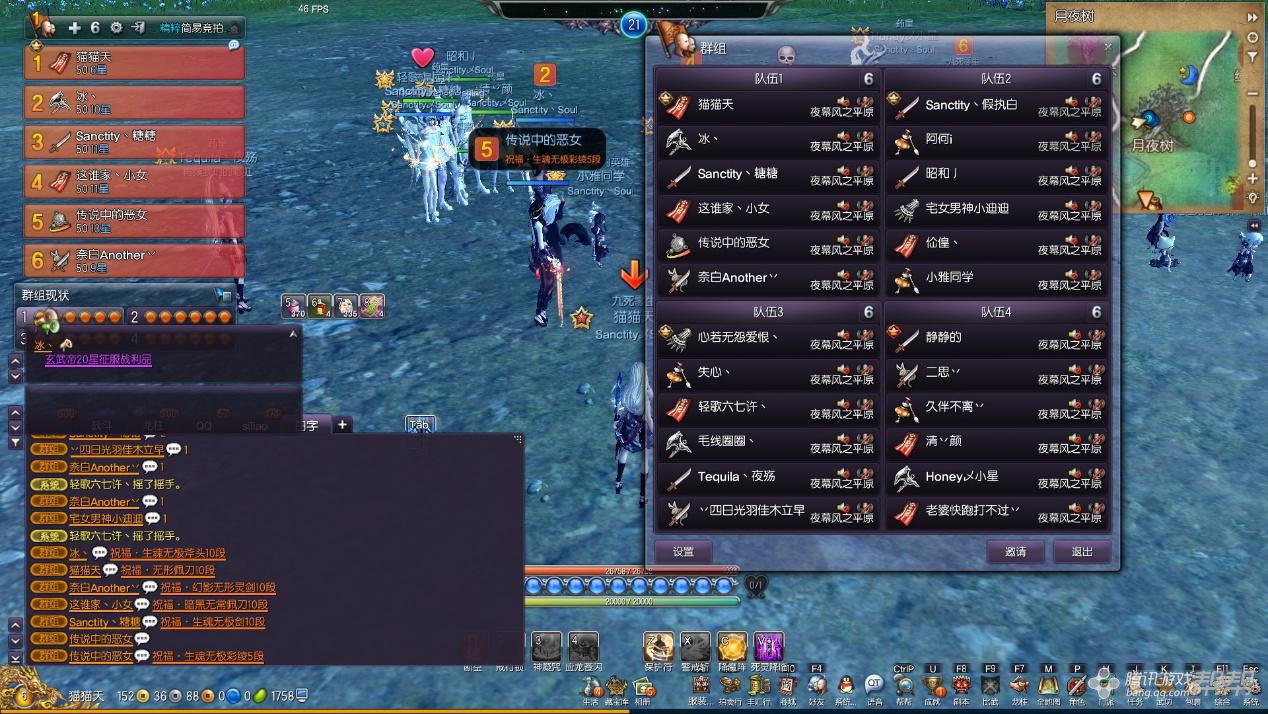The height and width of the screenshot is (714, 1268).
Task: Click the 玄武帝20星征服战利品 item link
Action: tap(98, 360)
